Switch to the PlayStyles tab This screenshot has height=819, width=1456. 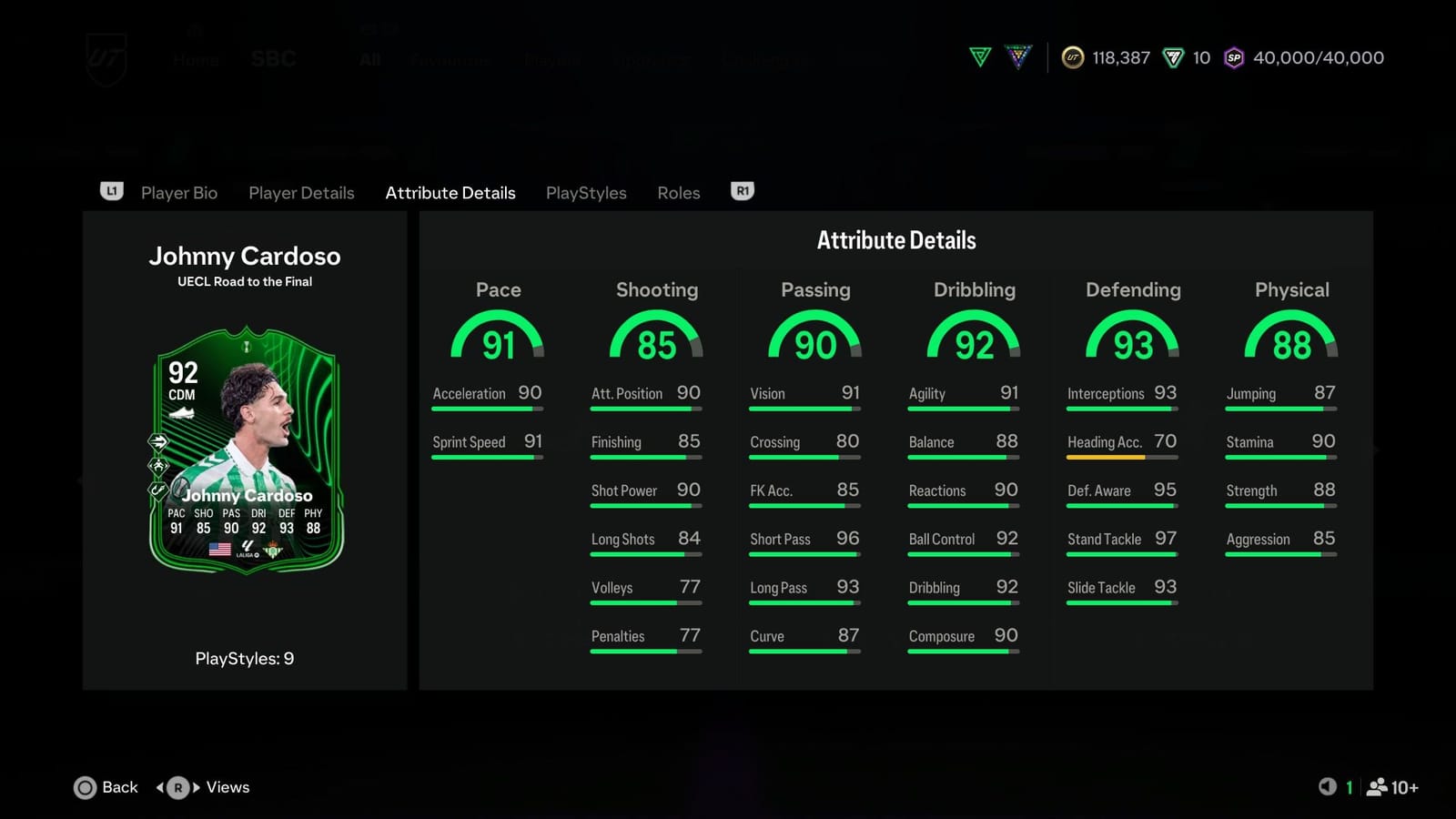tap(585, 192)
